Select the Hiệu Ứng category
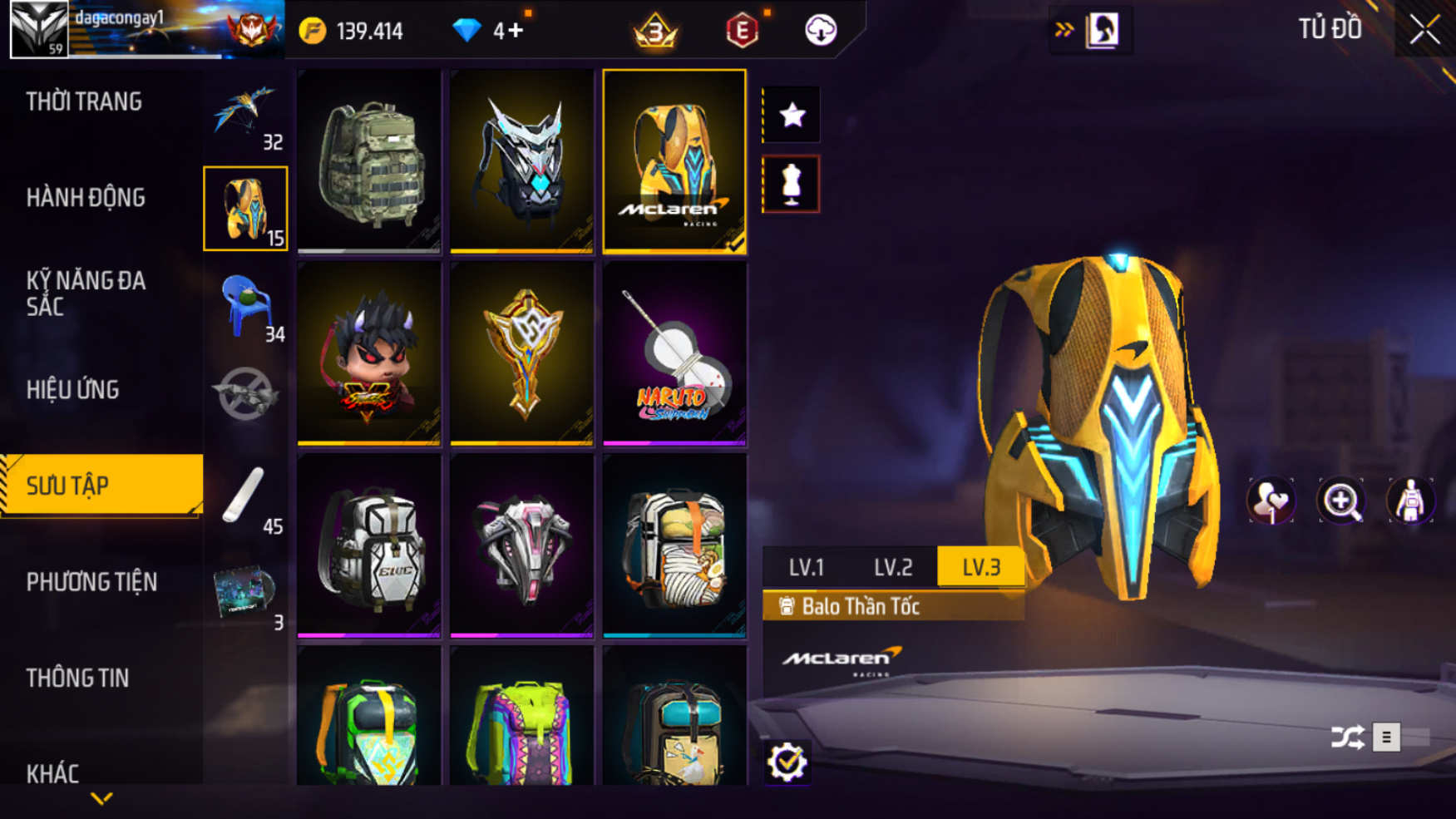Screen dimensions: 1456x819 [73, 390]
